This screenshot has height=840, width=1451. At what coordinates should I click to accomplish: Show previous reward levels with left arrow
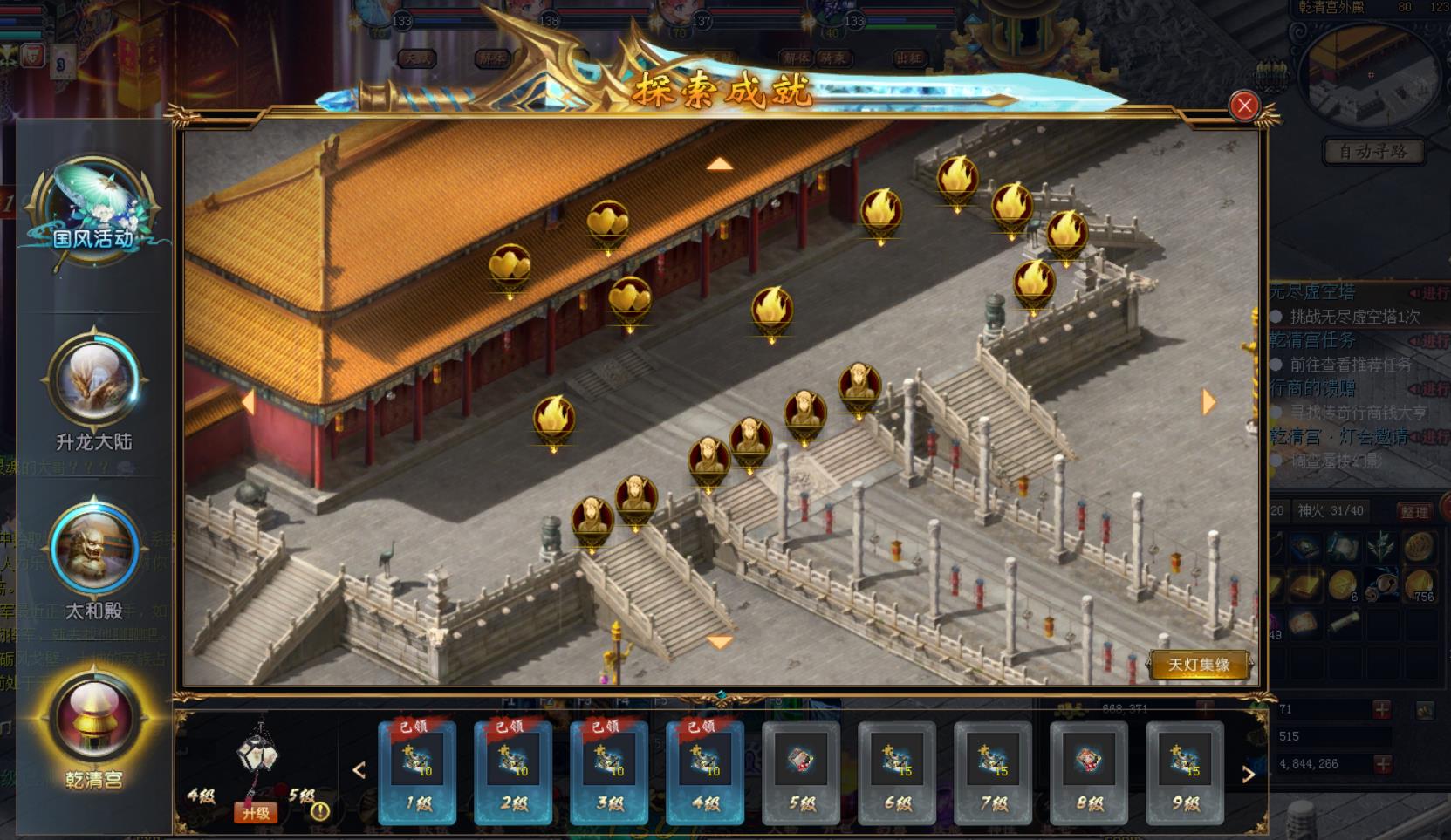(x=359, y=770)
